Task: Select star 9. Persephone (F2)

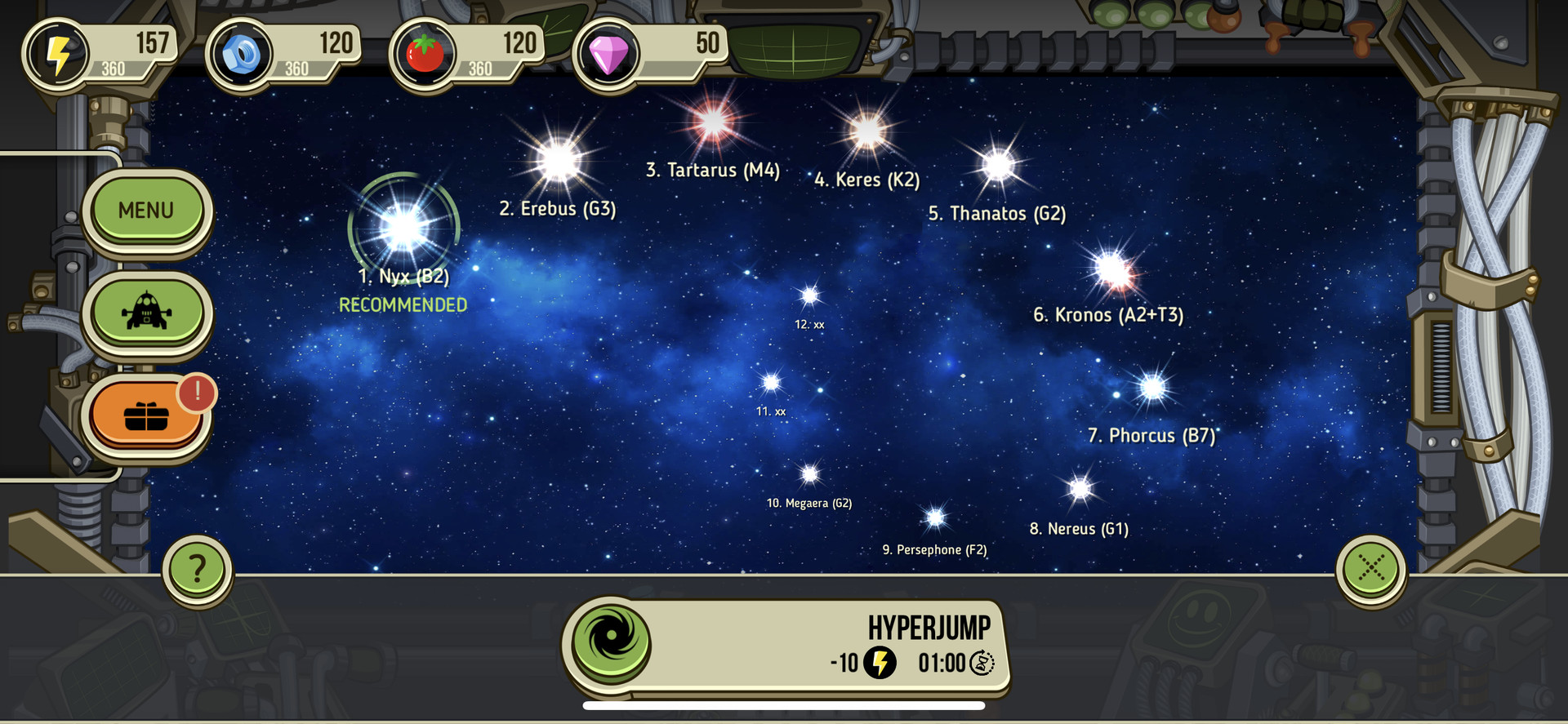Action: tap(935, 517)
